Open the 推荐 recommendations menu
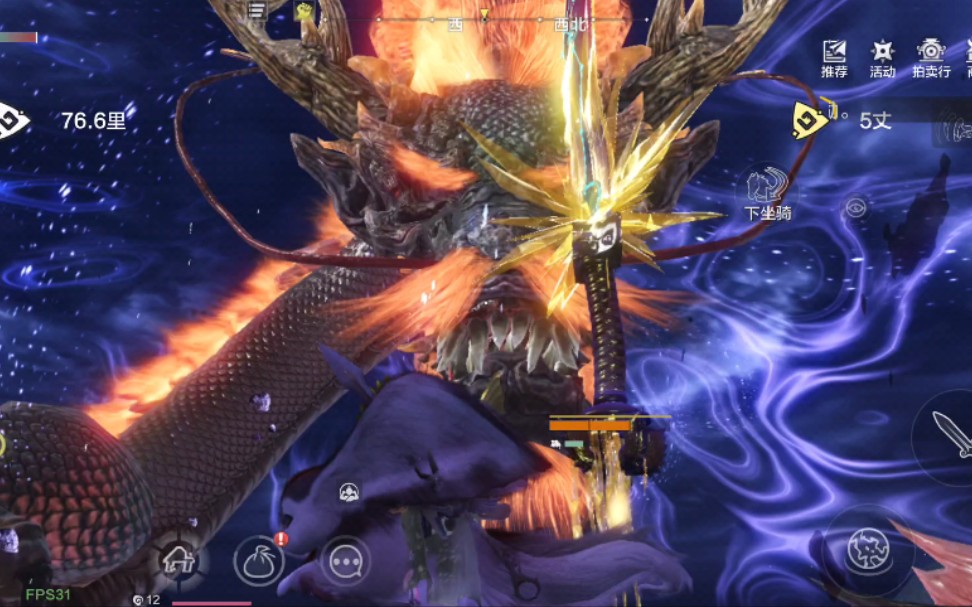Screen dimensions: 972x607 834,58
